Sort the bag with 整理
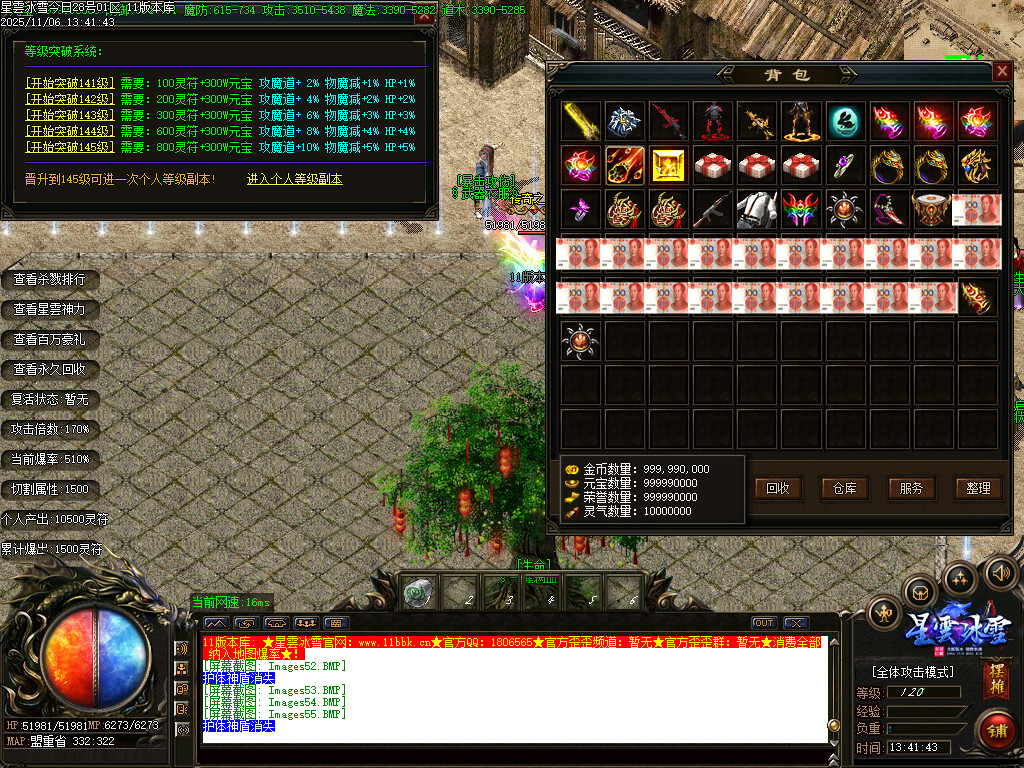Image resolution: width=1024 pixels, height=768 pixels. point(978,488)
